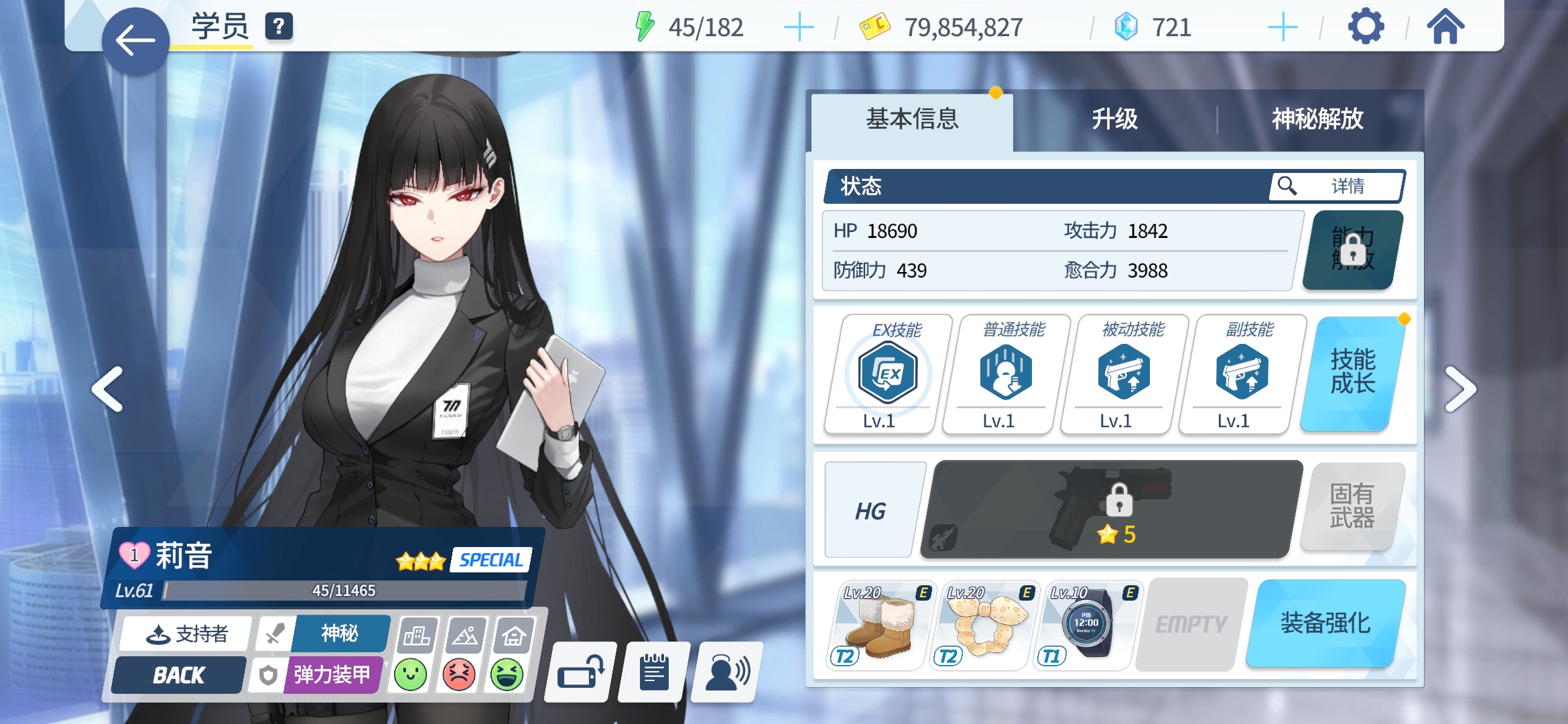The width and height of the screenshot is (1568, 724).
Task: Open 技能成长 skill growth panel
Action: pos(1353,373)
